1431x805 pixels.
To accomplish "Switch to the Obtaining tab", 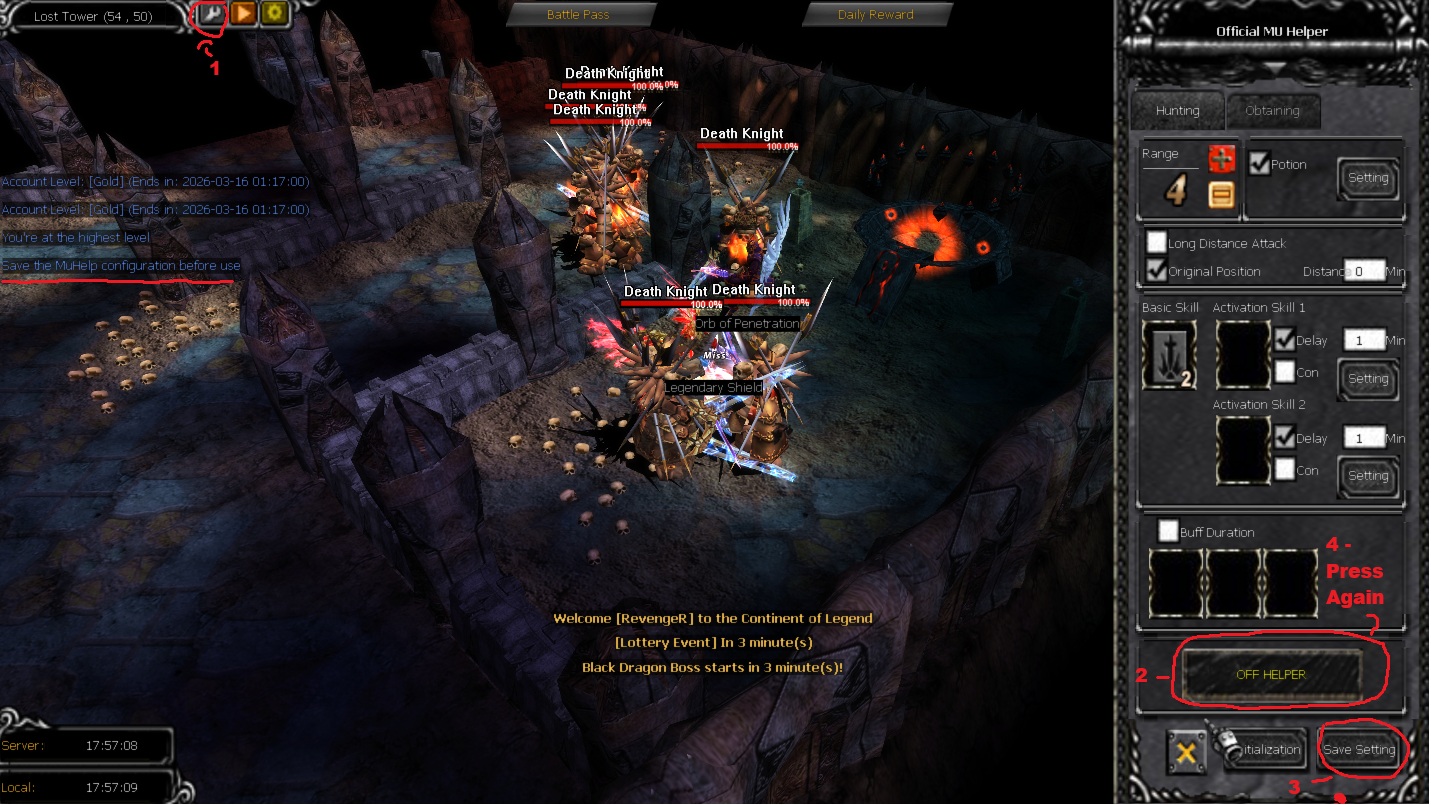I will point(1272,111).
